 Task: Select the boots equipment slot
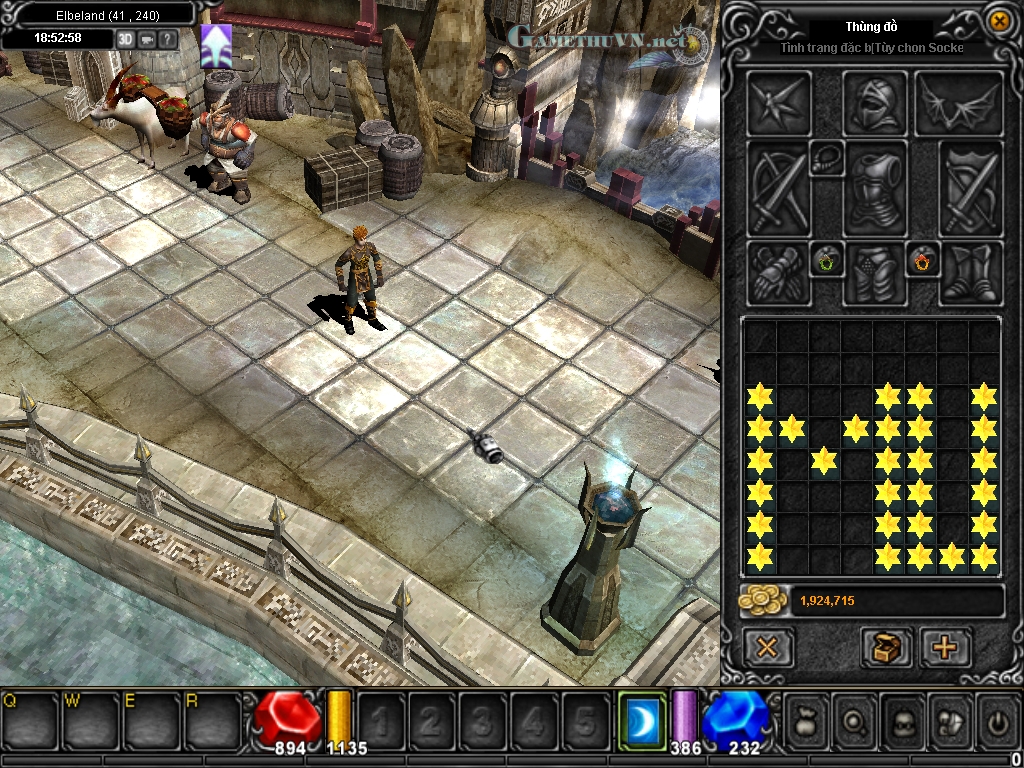click(x=971, y=273)
